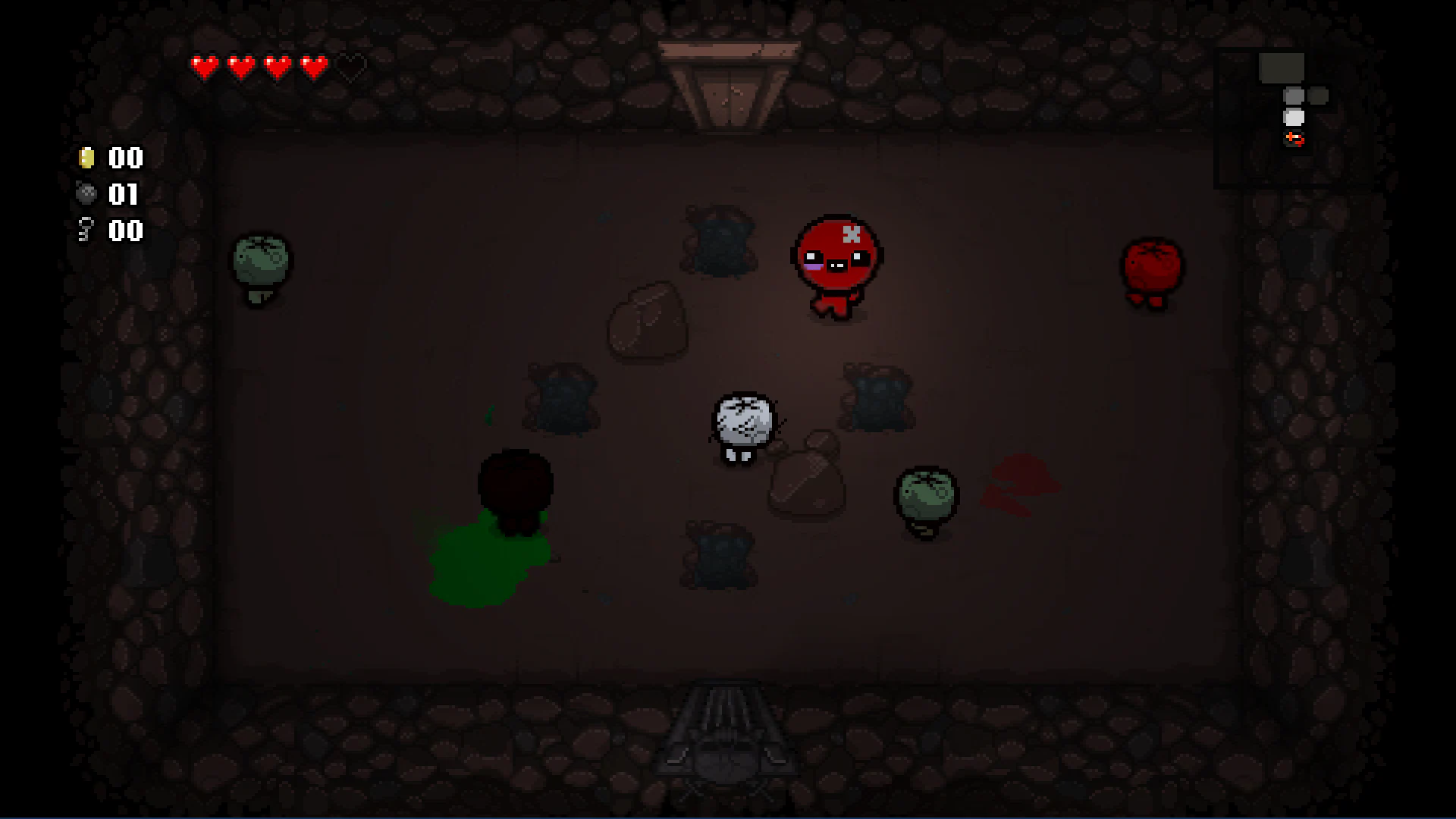Open the top door of the room
Screen dimensions: 1456x819
[x=728, y=83]
